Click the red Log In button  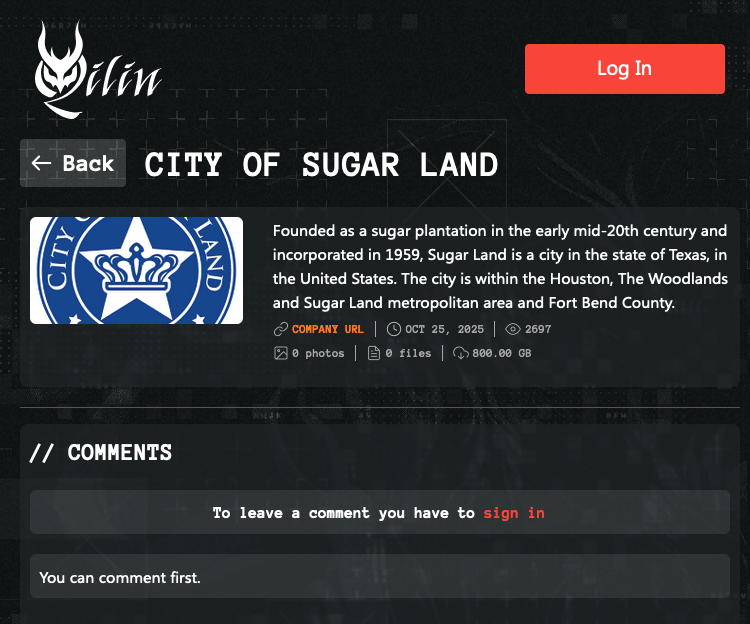(x=624, y=69)
